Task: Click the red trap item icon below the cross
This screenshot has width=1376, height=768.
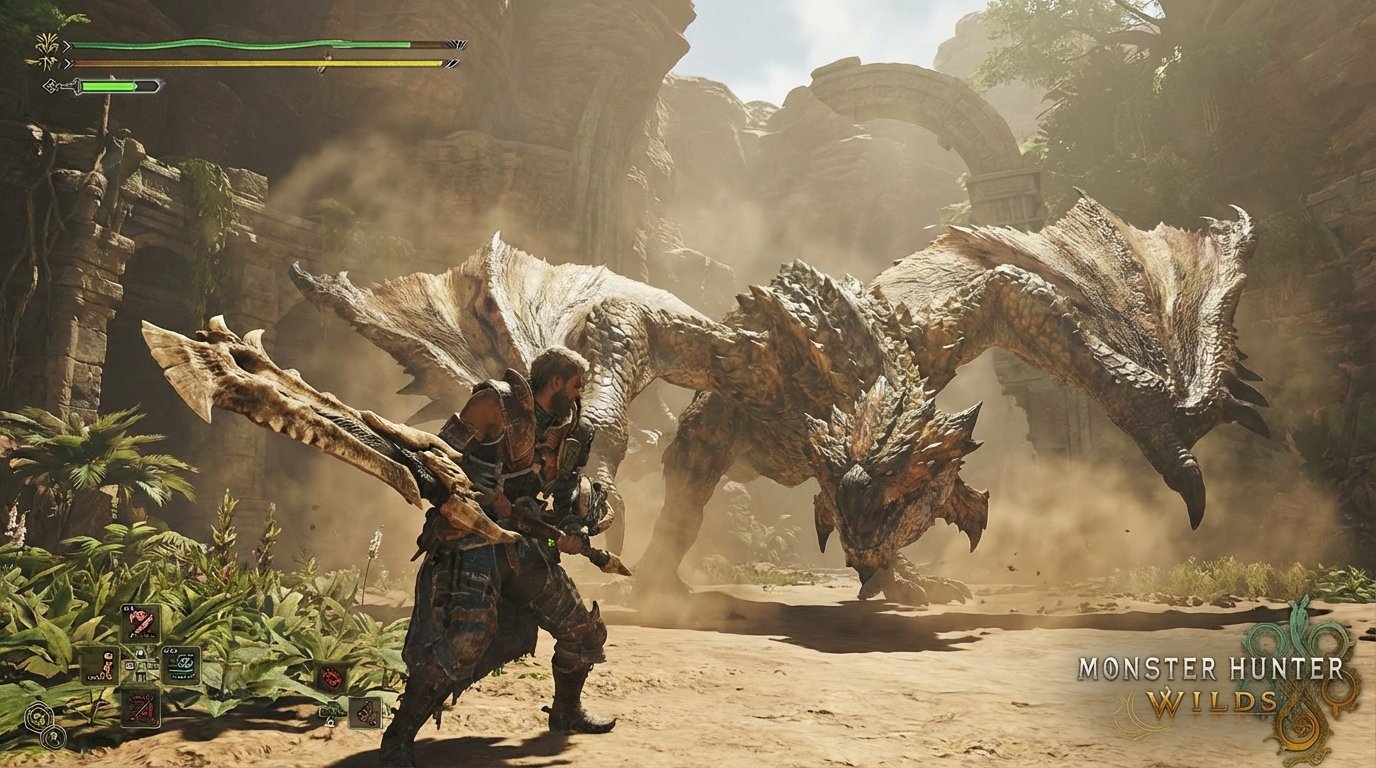Action: point(142,709)
